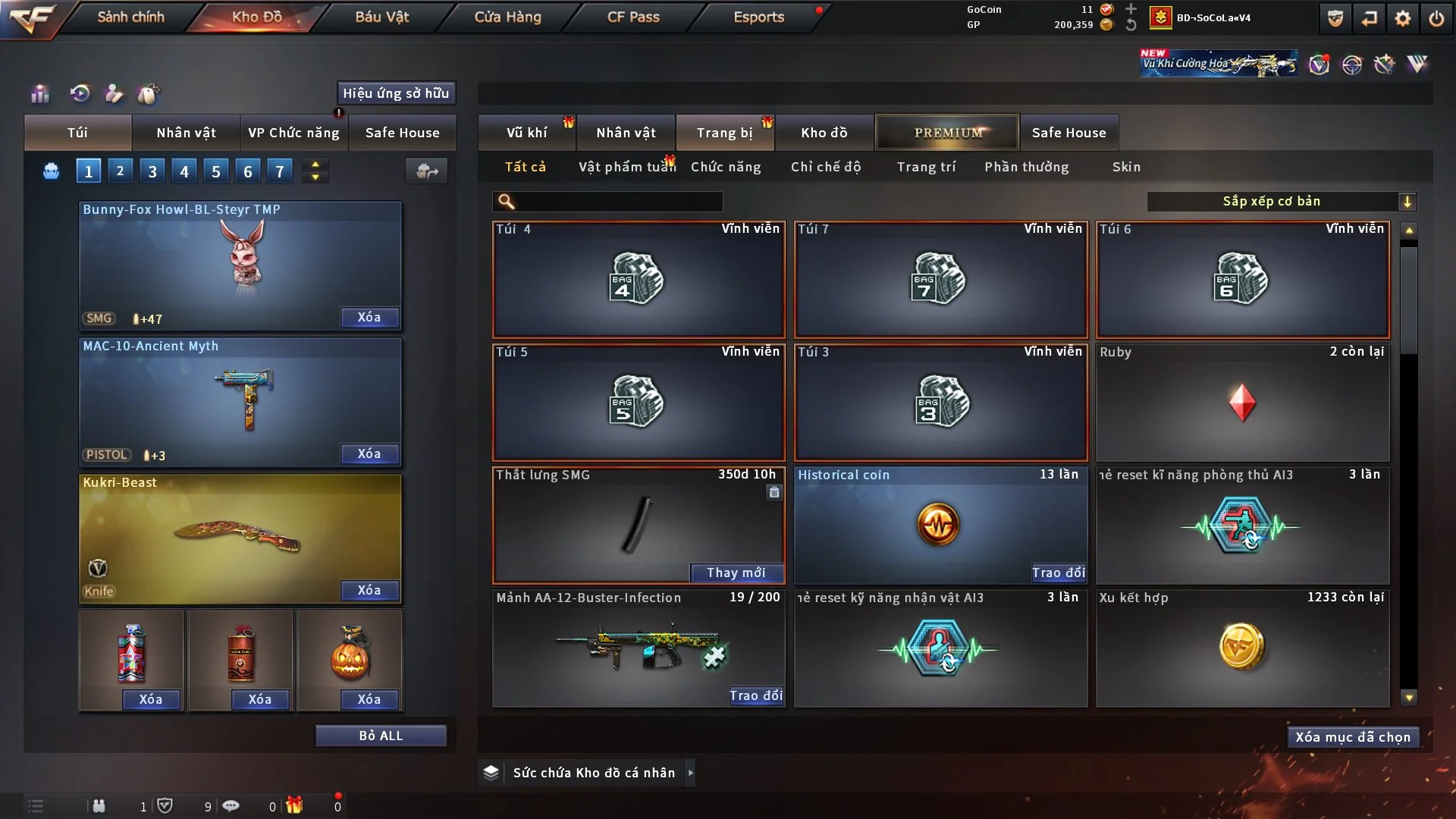Select the Ruby item slot

[x=1242, y=403]
